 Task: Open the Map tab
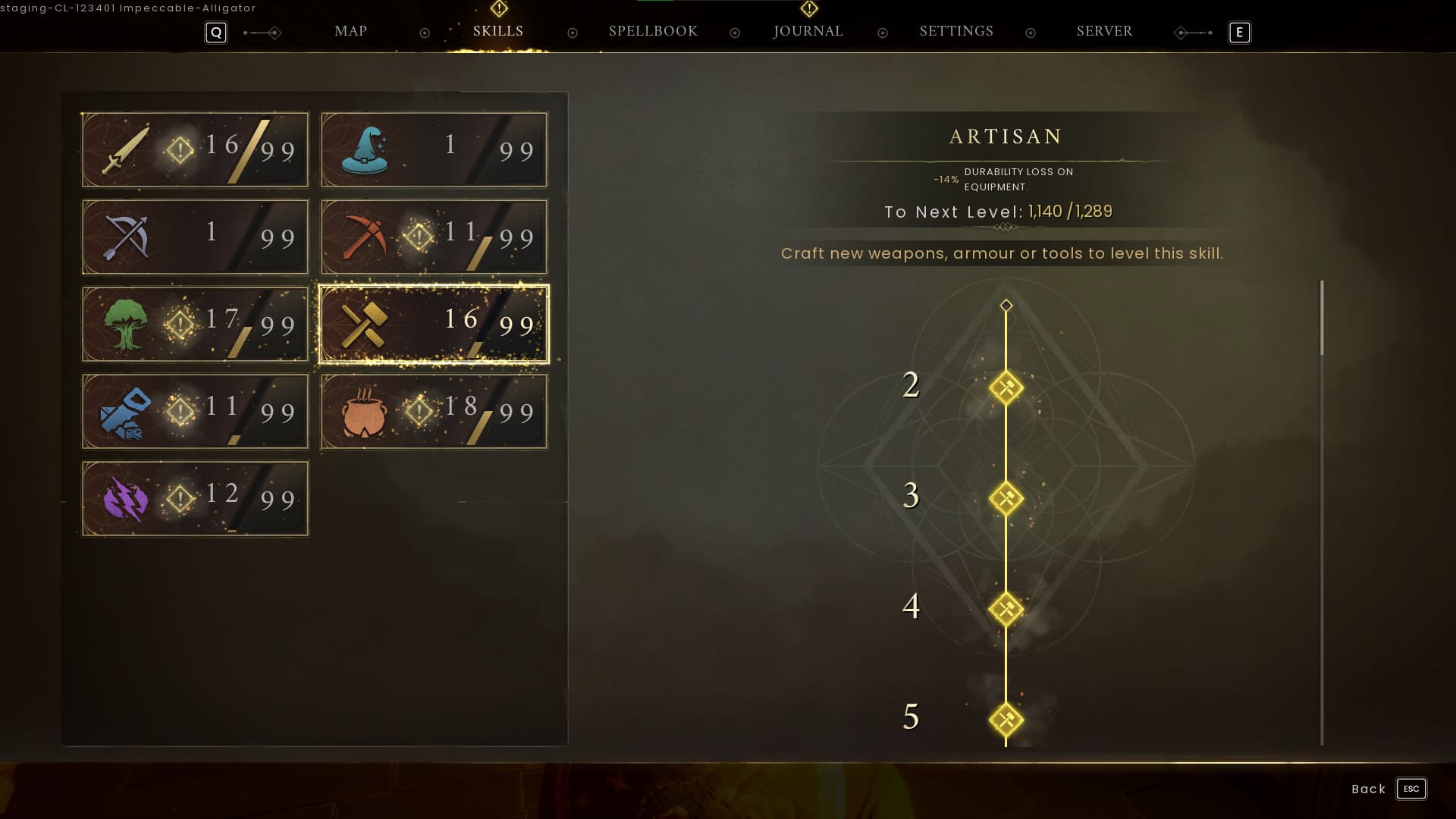tap(350, 31)
